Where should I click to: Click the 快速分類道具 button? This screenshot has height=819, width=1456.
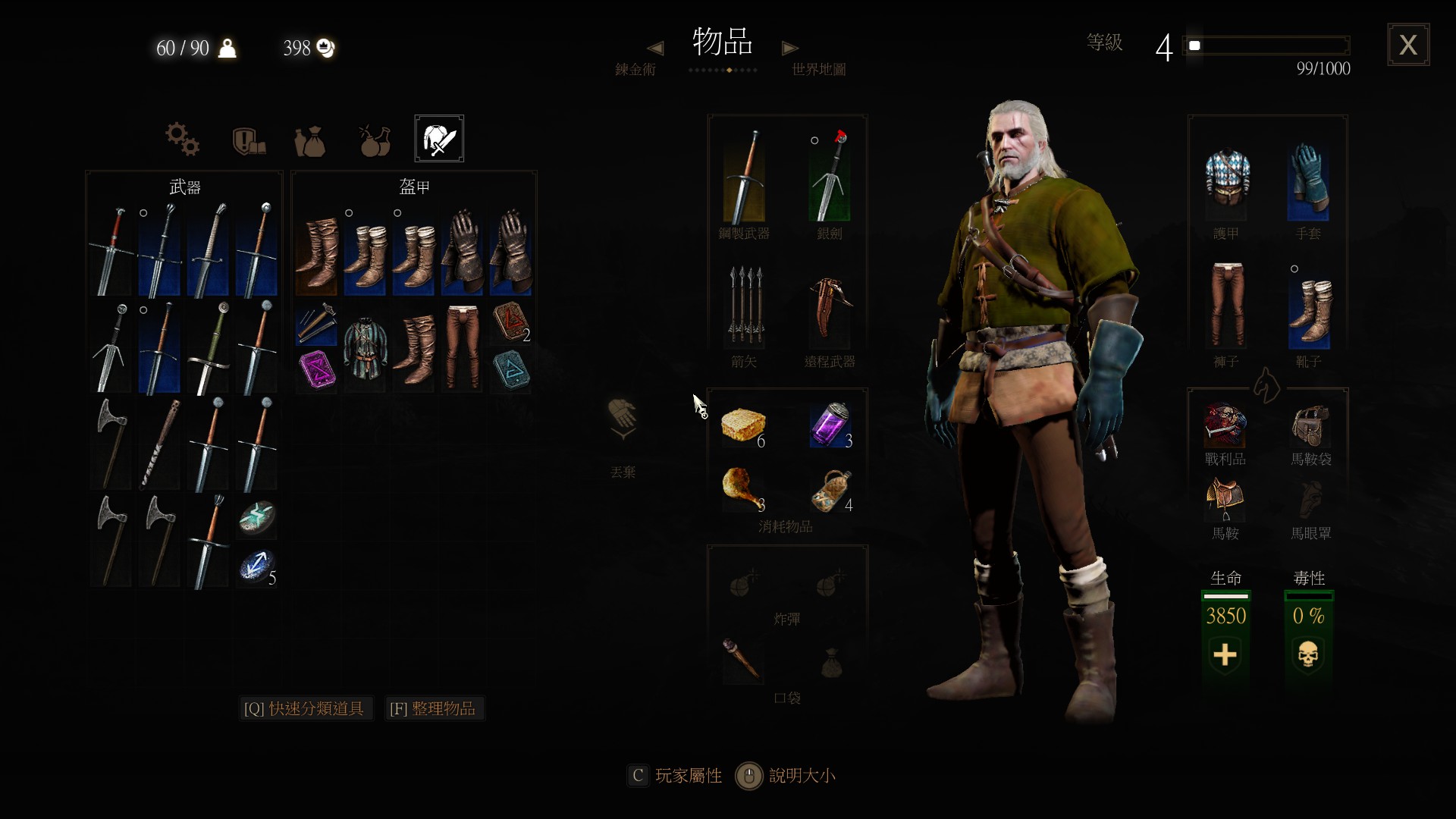click(305, 708)
